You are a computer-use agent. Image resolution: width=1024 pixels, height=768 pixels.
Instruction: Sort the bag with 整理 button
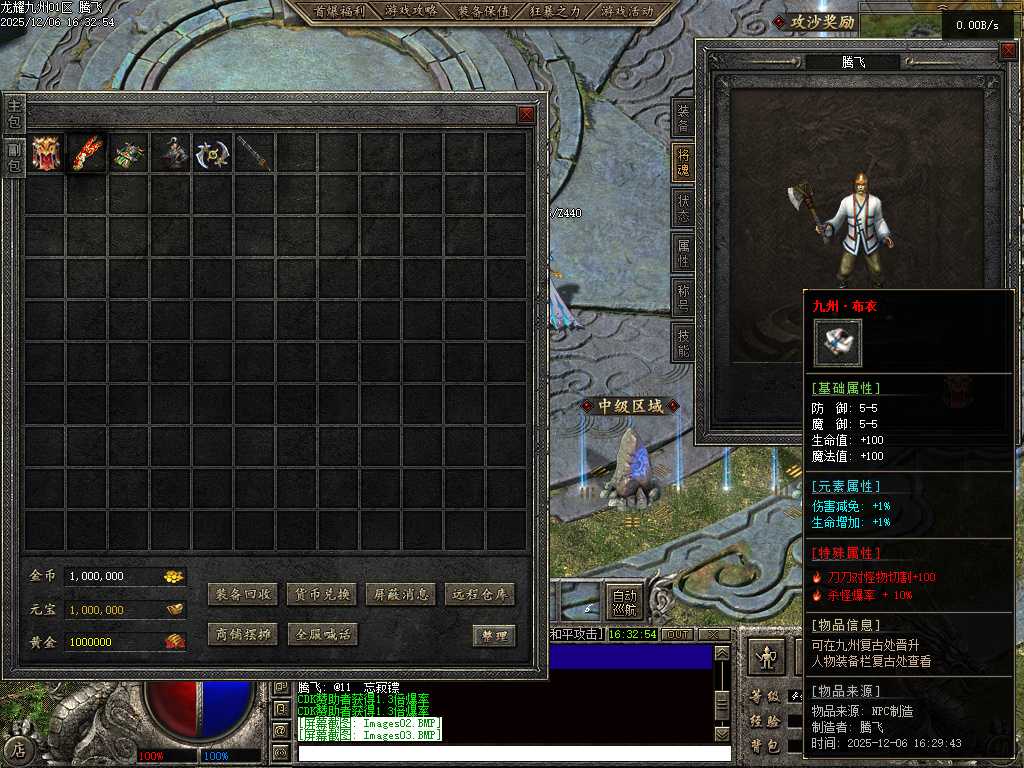(x=494, y=635)
